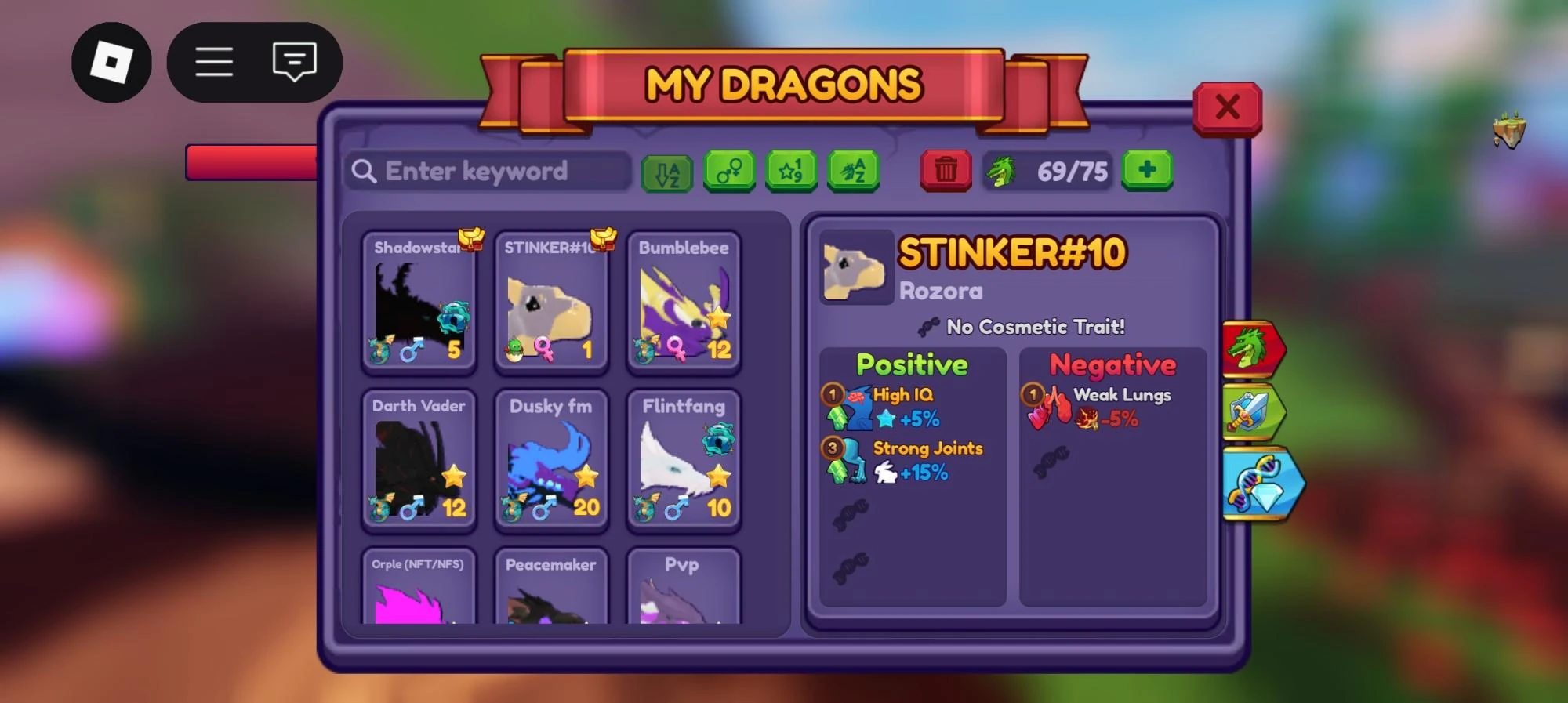Select the alphabetical sort icon

coord(668,171)
